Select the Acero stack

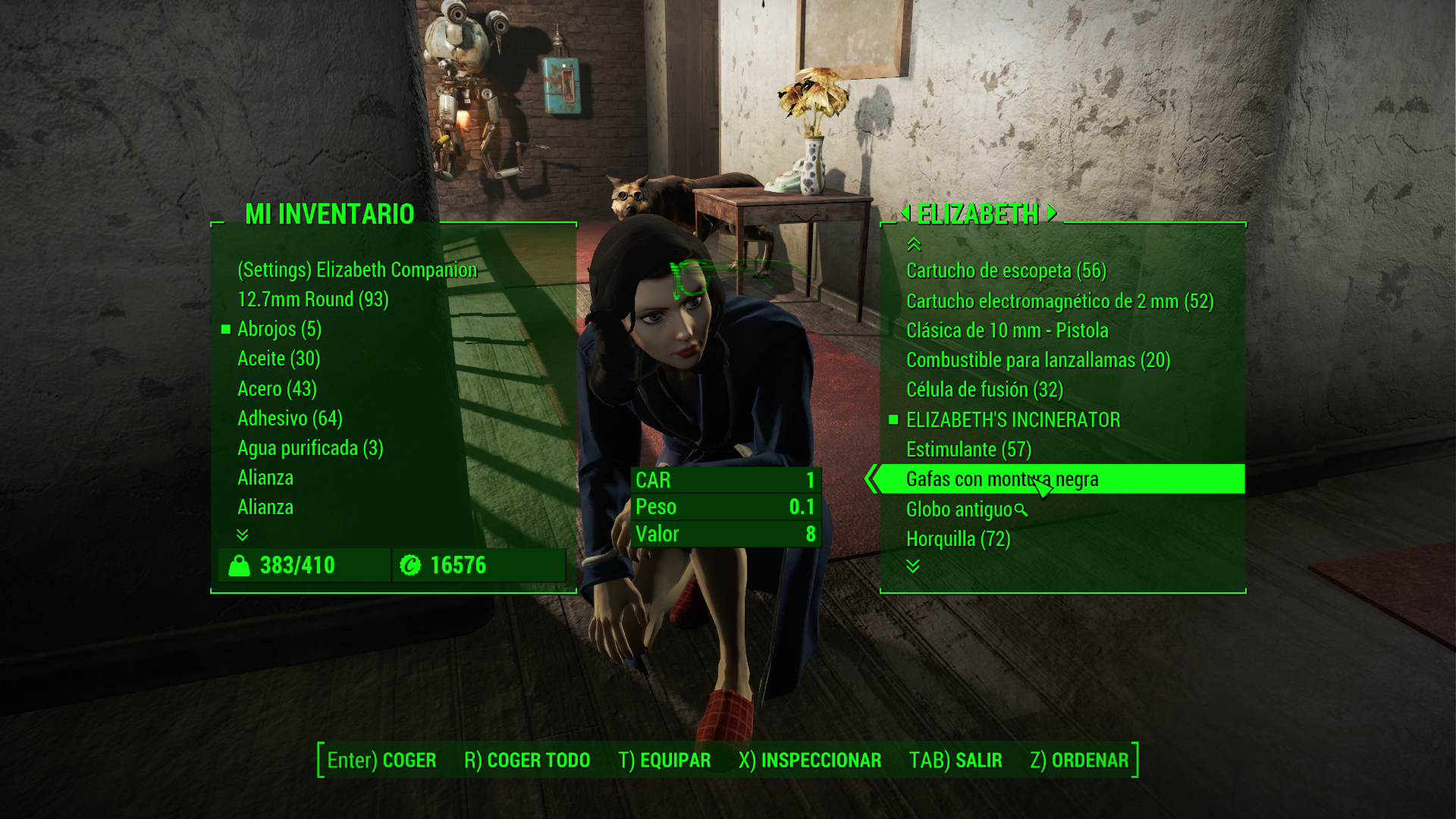(x=277, y=389)
